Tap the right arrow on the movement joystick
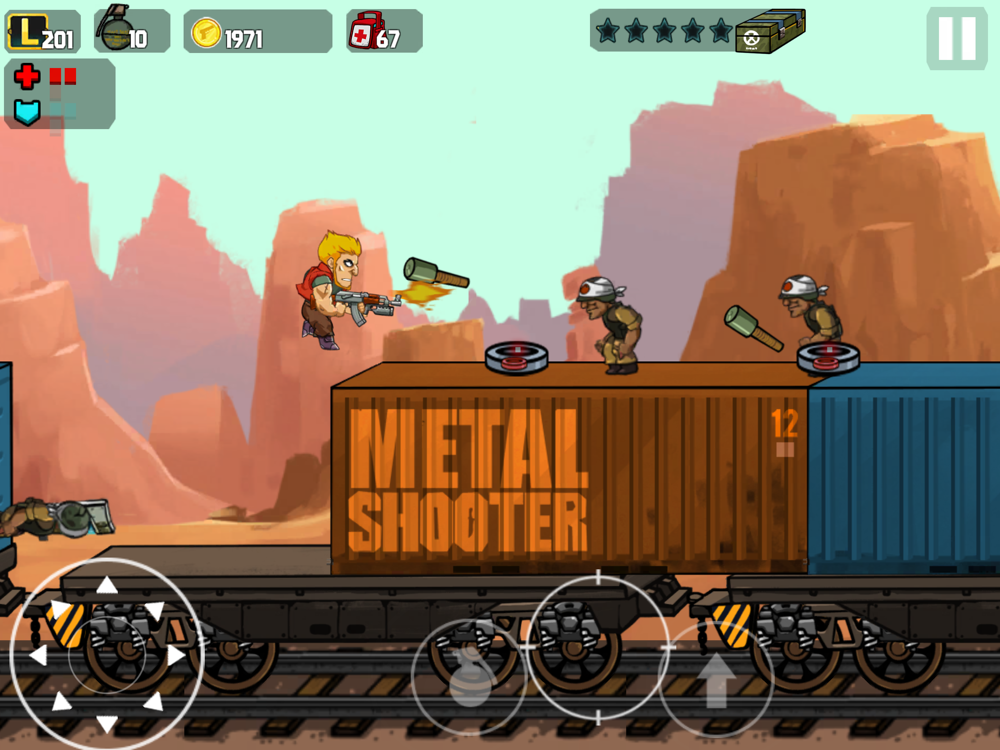This screenshot has height=750, width=1000. 176,656
